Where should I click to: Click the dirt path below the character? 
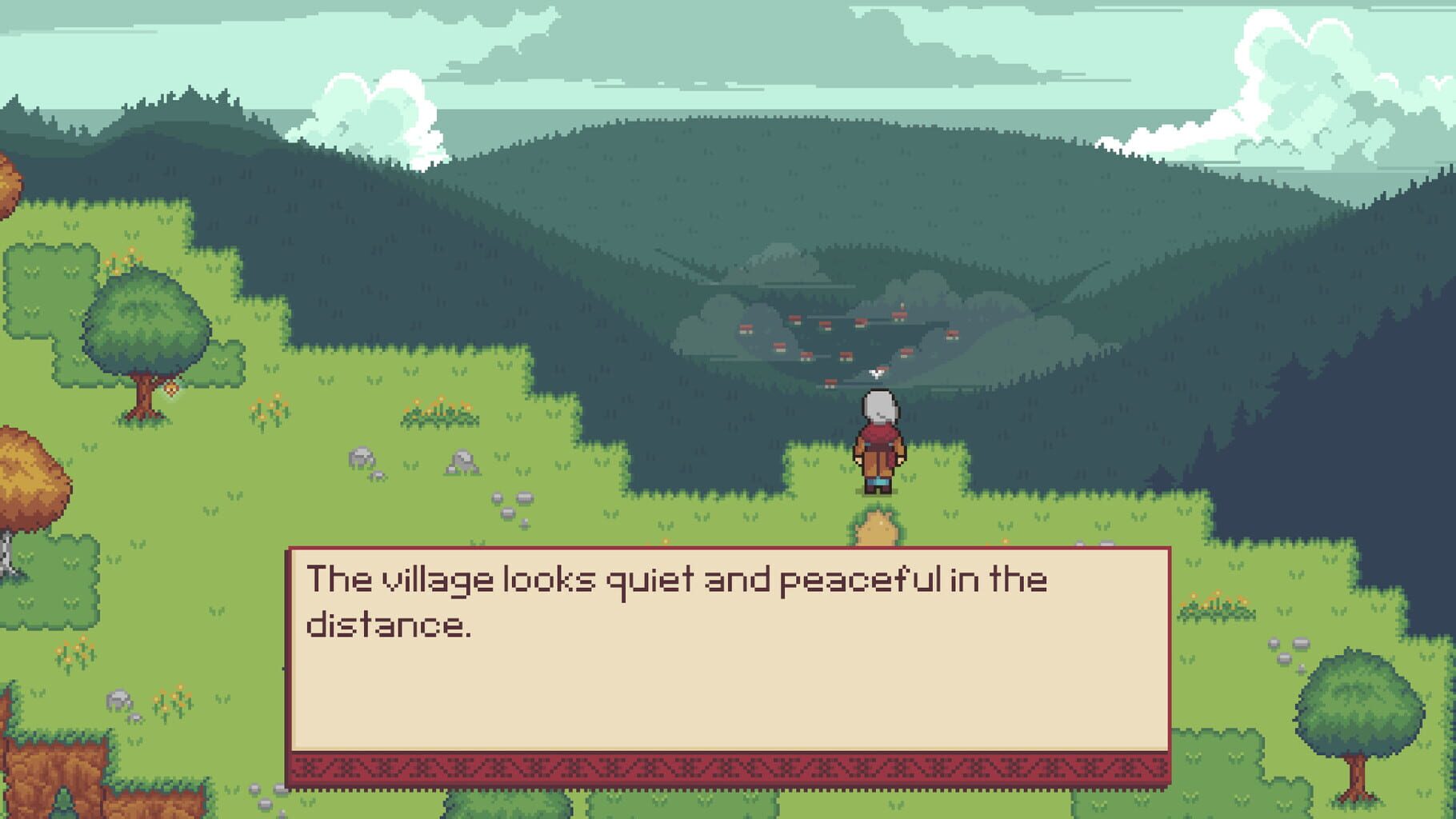click(876, 528)
